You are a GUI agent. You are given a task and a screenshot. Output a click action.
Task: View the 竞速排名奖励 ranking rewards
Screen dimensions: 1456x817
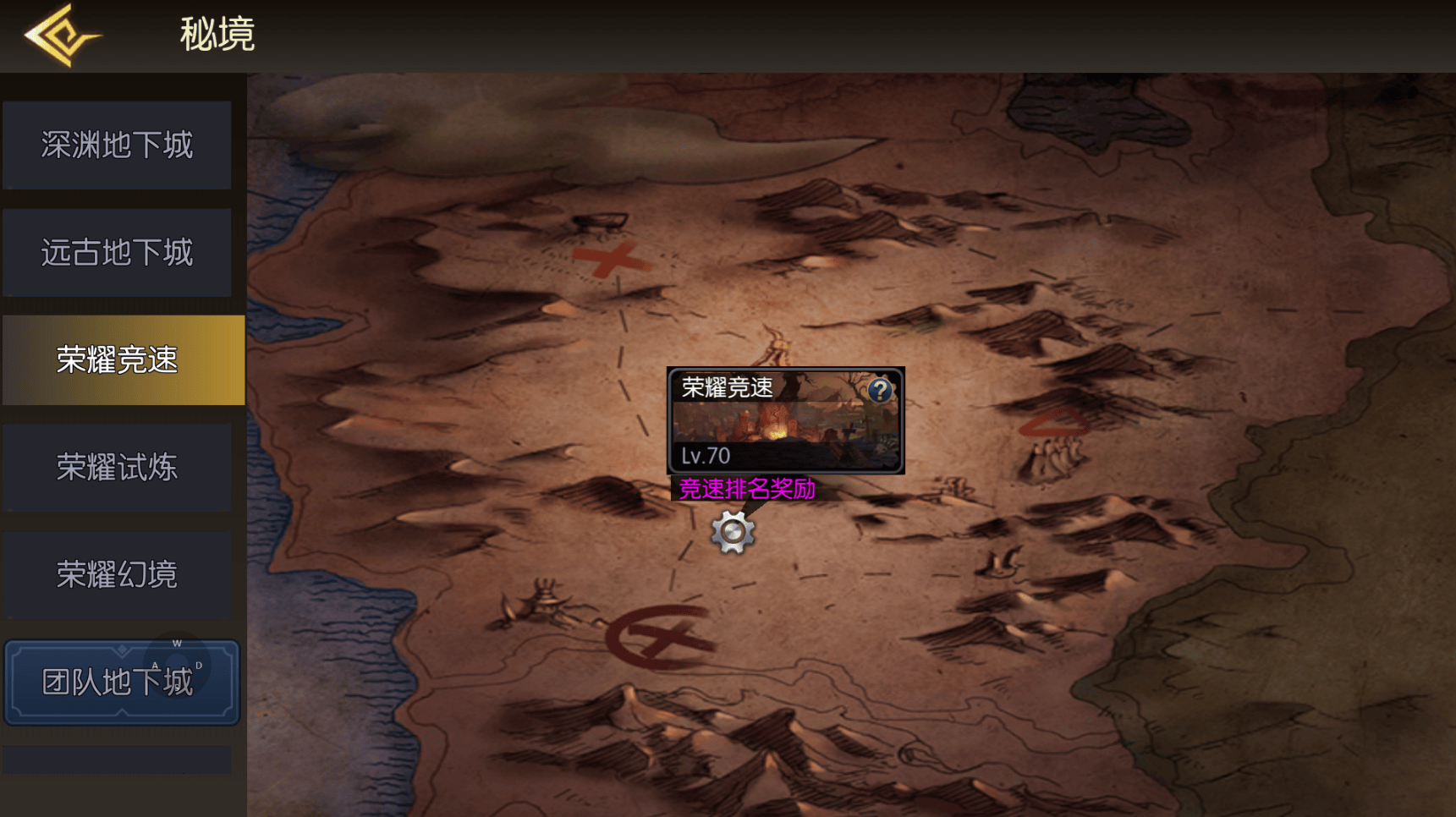[747, 489]
